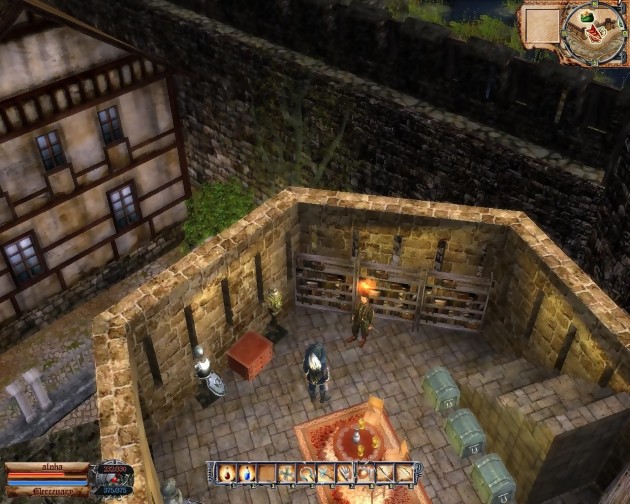
Task: Click the green marker on minimap
Action: [587, 17]
